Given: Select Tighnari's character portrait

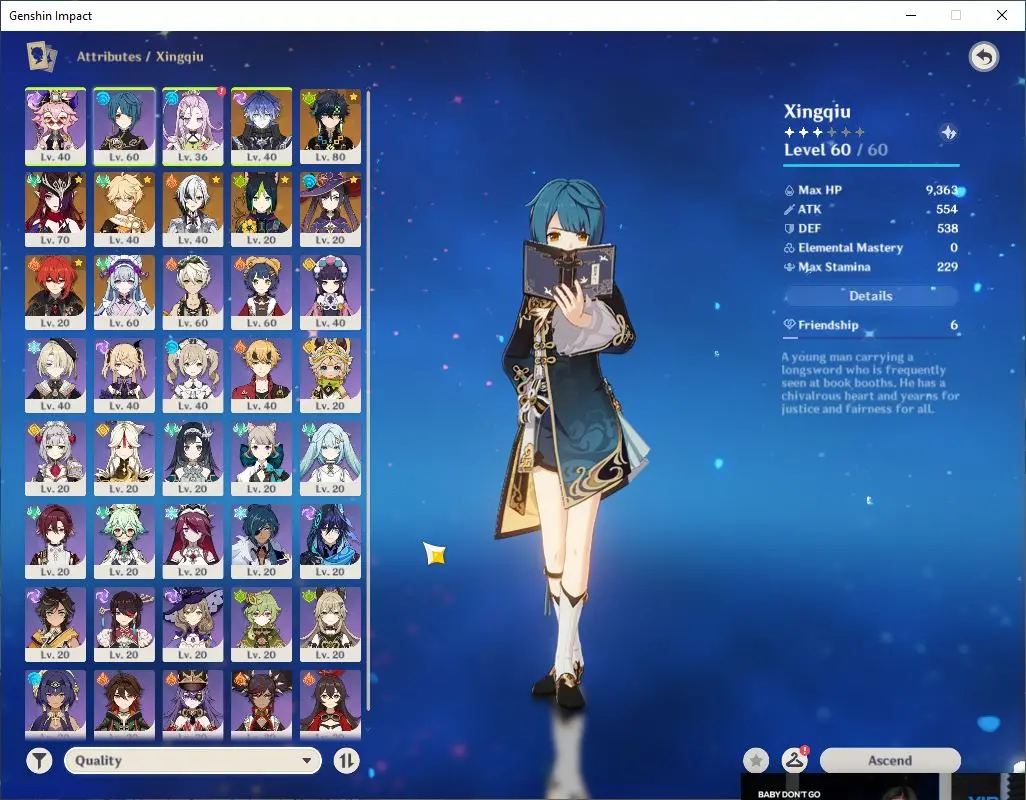Looking at the screenshot, I should tap(262, 209).
